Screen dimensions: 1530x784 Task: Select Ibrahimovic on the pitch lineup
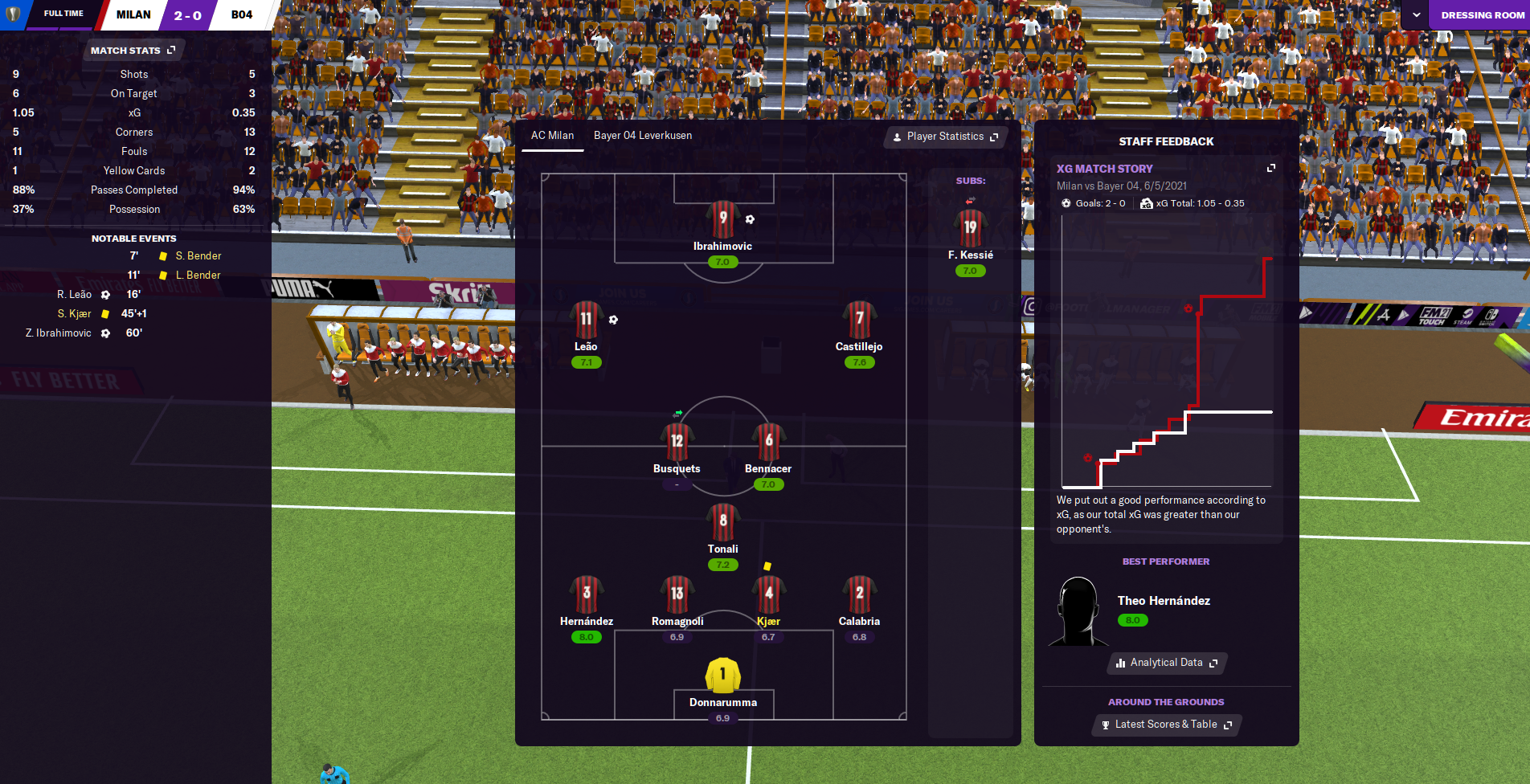point(722,221)
